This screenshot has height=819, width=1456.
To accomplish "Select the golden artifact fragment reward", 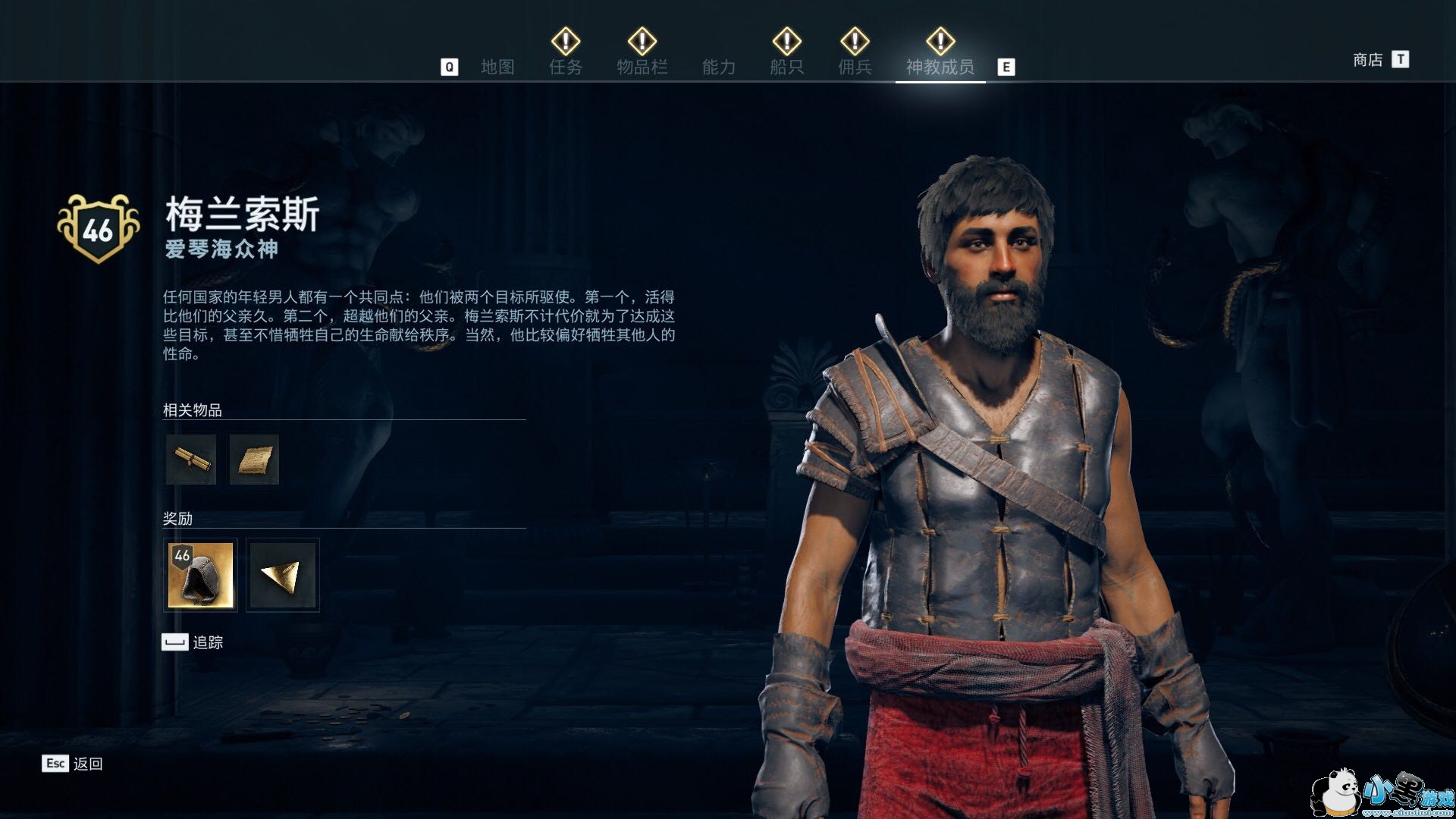I will tap(282, 575).
